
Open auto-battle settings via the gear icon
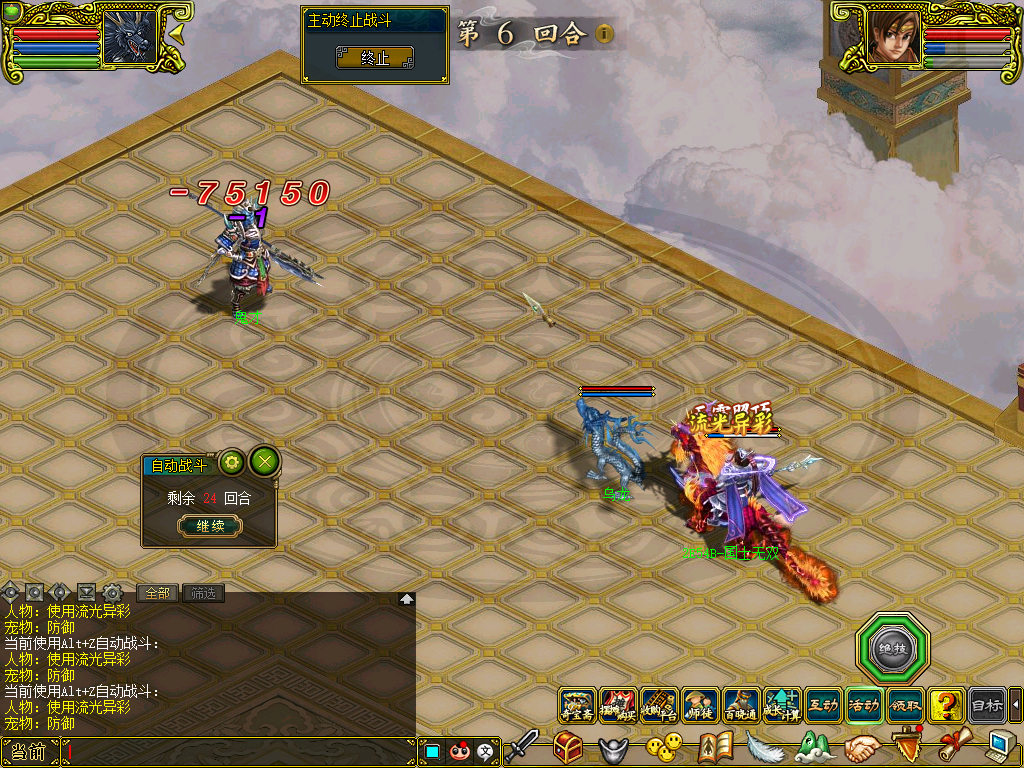click(x=232, y=462)
